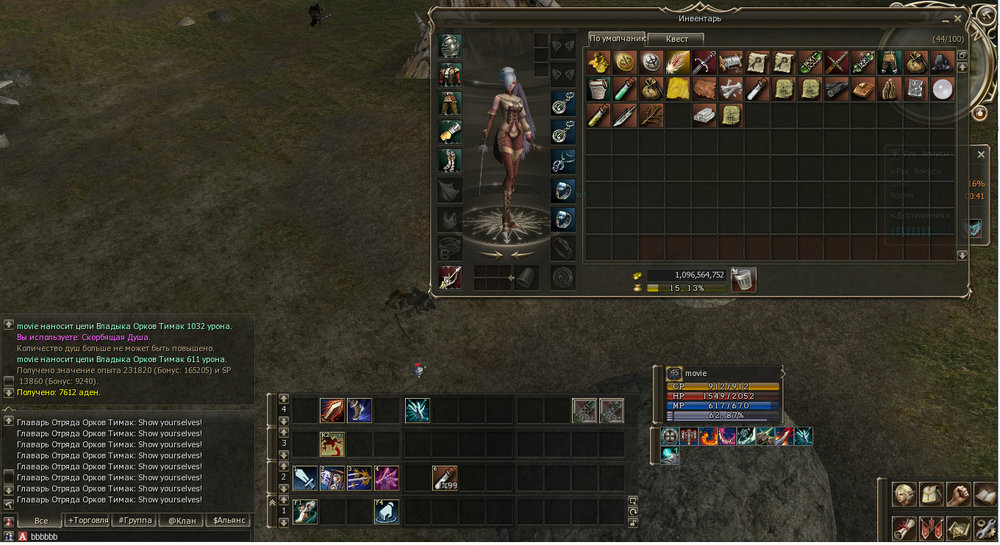Screen dimensions: 1000x545
Task: Close the Инвентарь inventory window
Action: pyautogui.click(x=958, y=18)
